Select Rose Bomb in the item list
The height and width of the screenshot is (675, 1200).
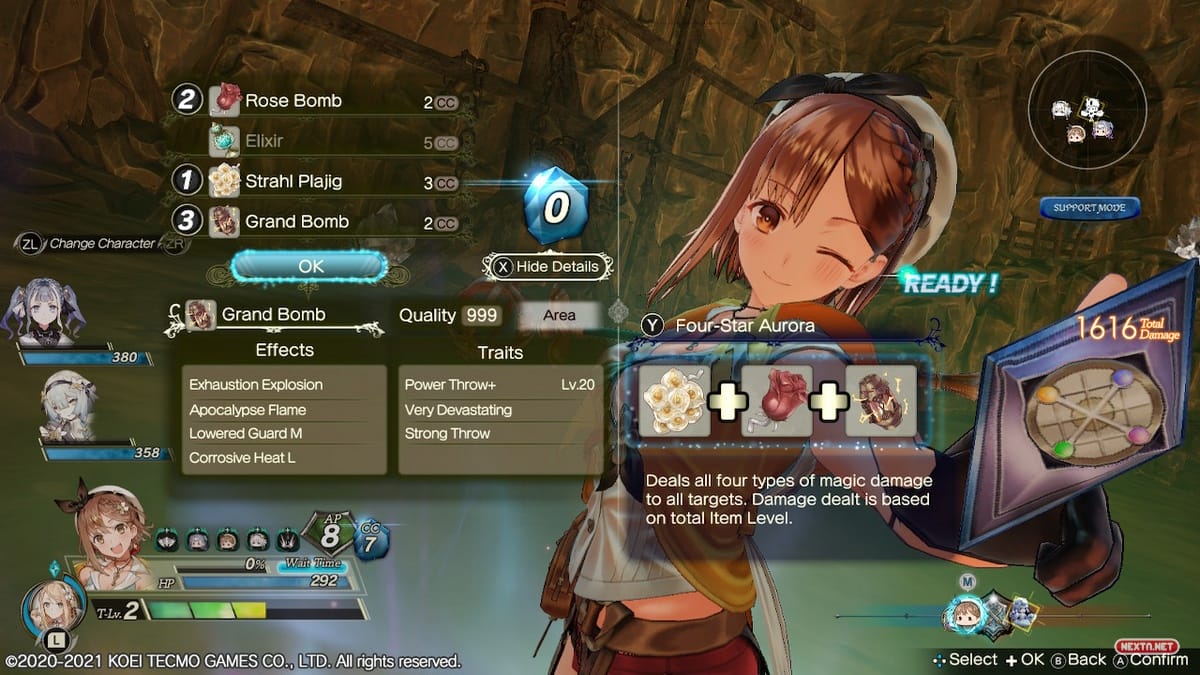[293, 101]
